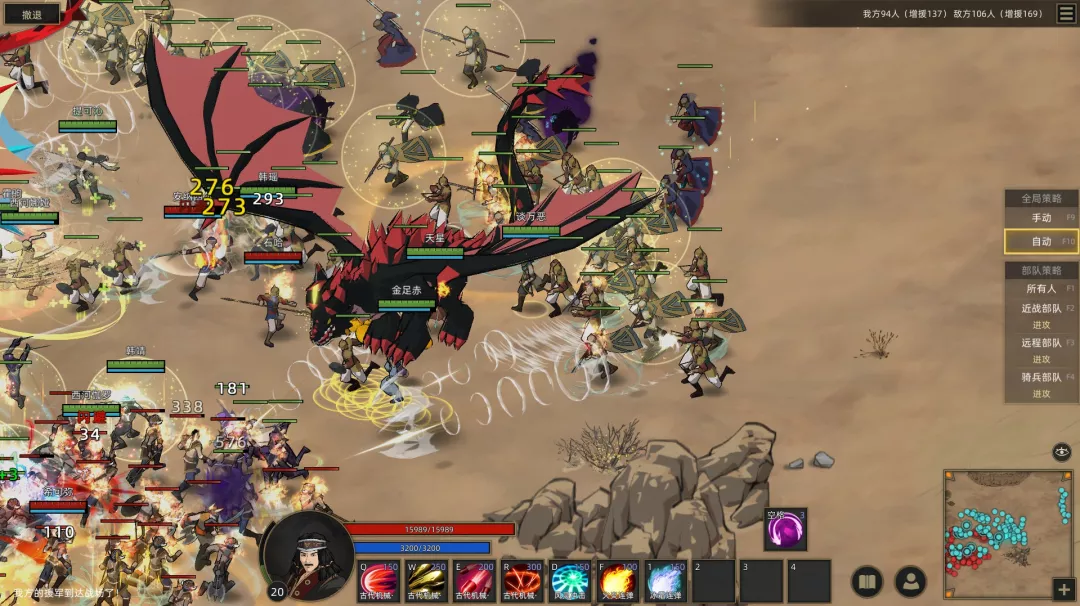Select the hero portrait
This screenshot has width=1080, height=606.
tap(308, 556)
